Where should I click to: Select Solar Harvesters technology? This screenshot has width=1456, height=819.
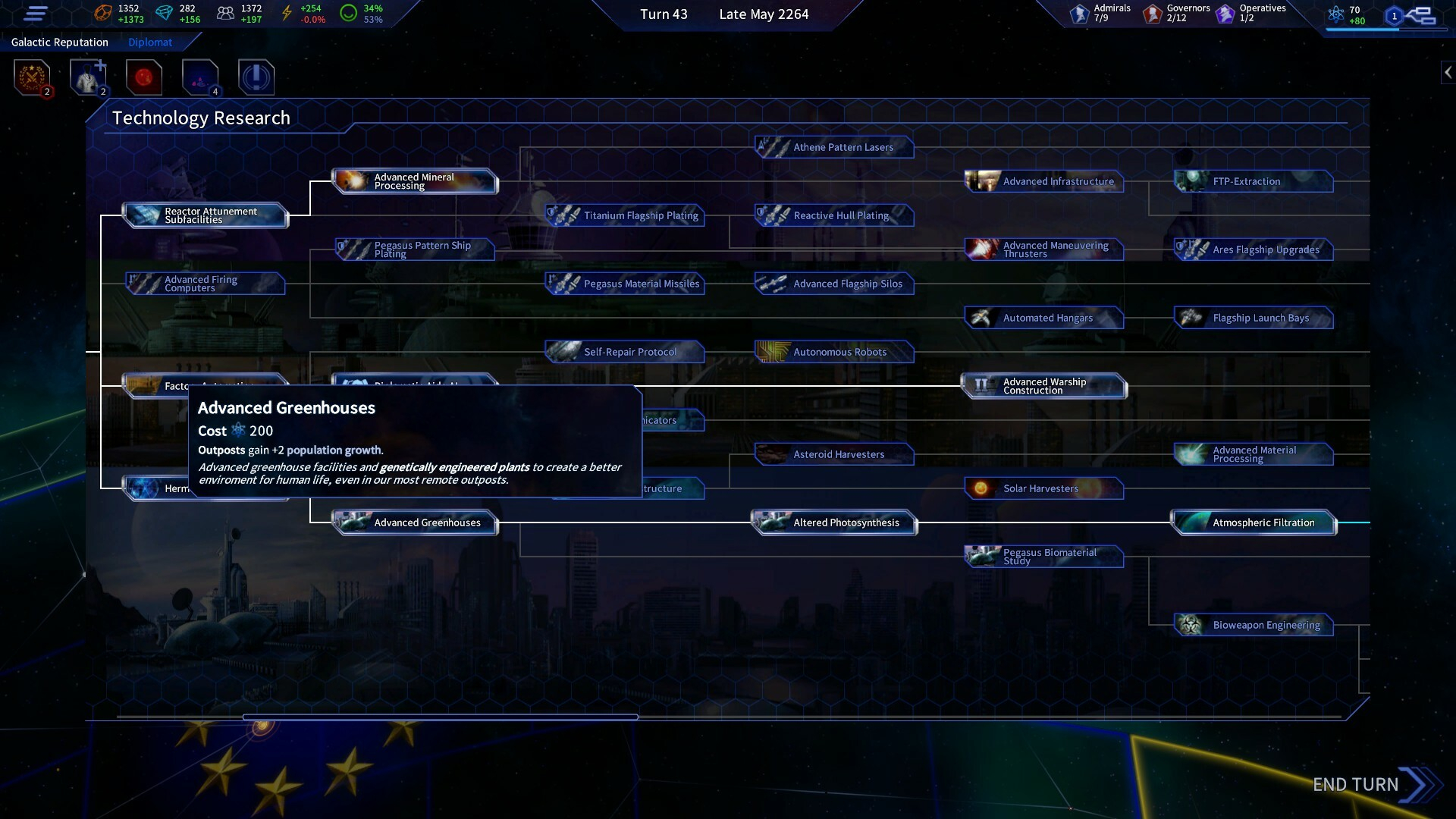point(1044,488)
